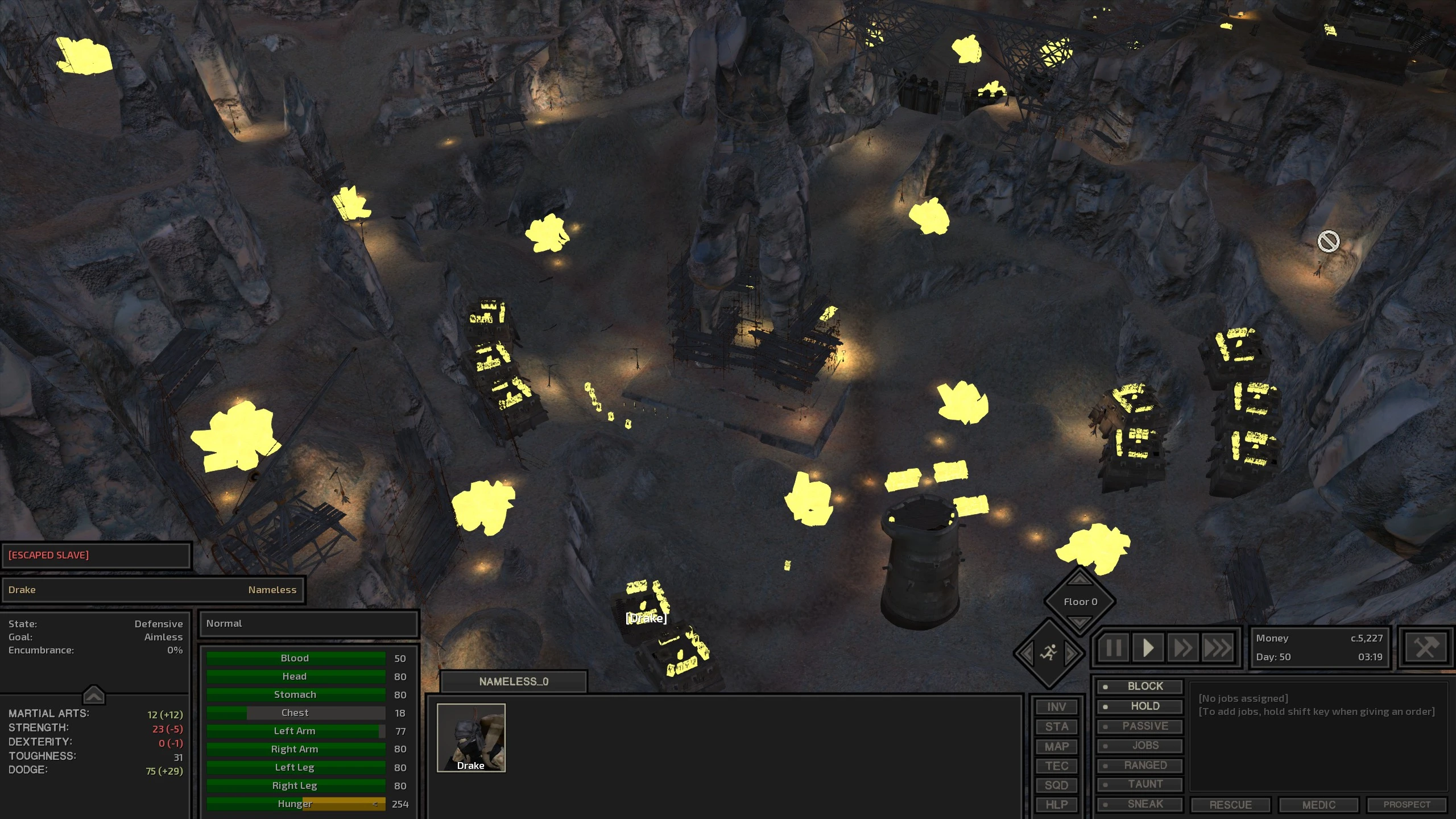Open the build mode hammer icon
Image resolution: width=1456 pixels, height=819 pixels.
click(1425, 648)
